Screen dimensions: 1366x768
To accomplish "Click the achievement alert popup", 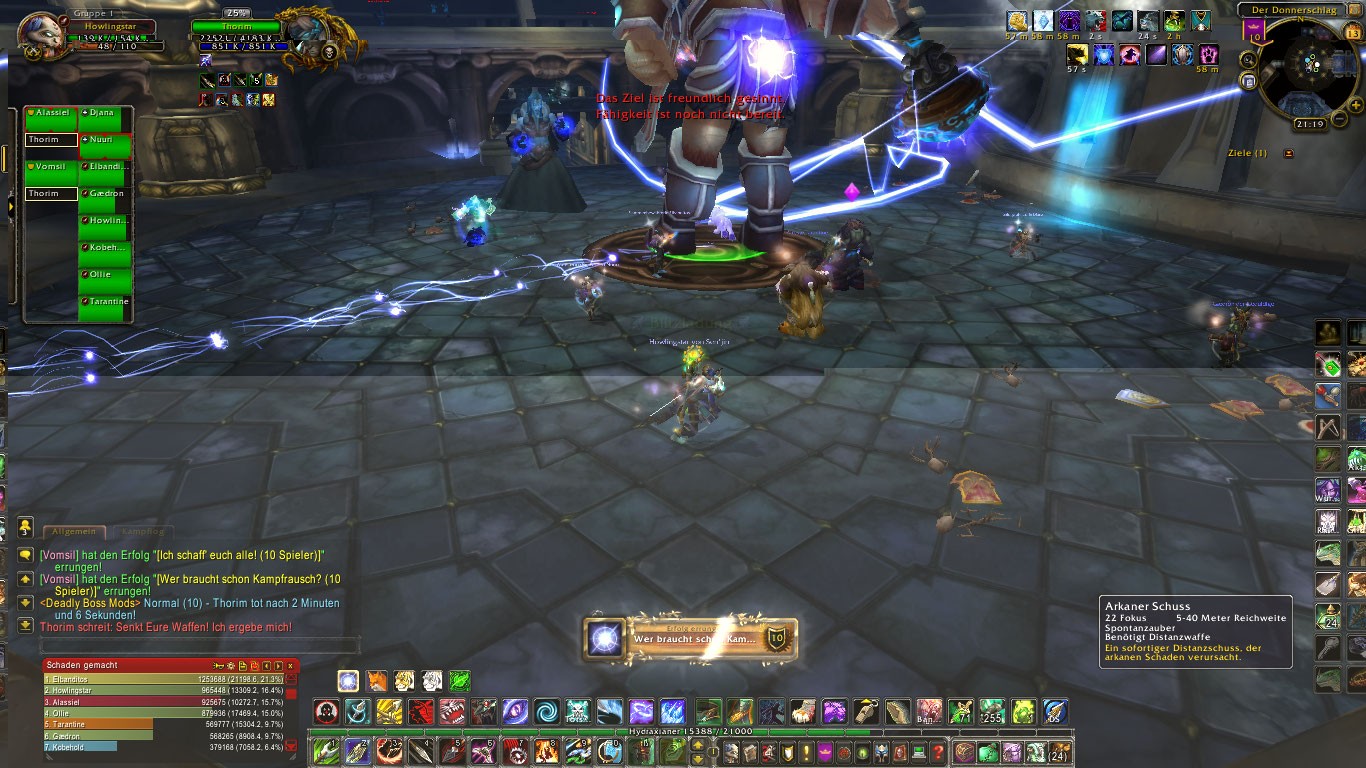I will pyautogui.click(x=690, y=638).
